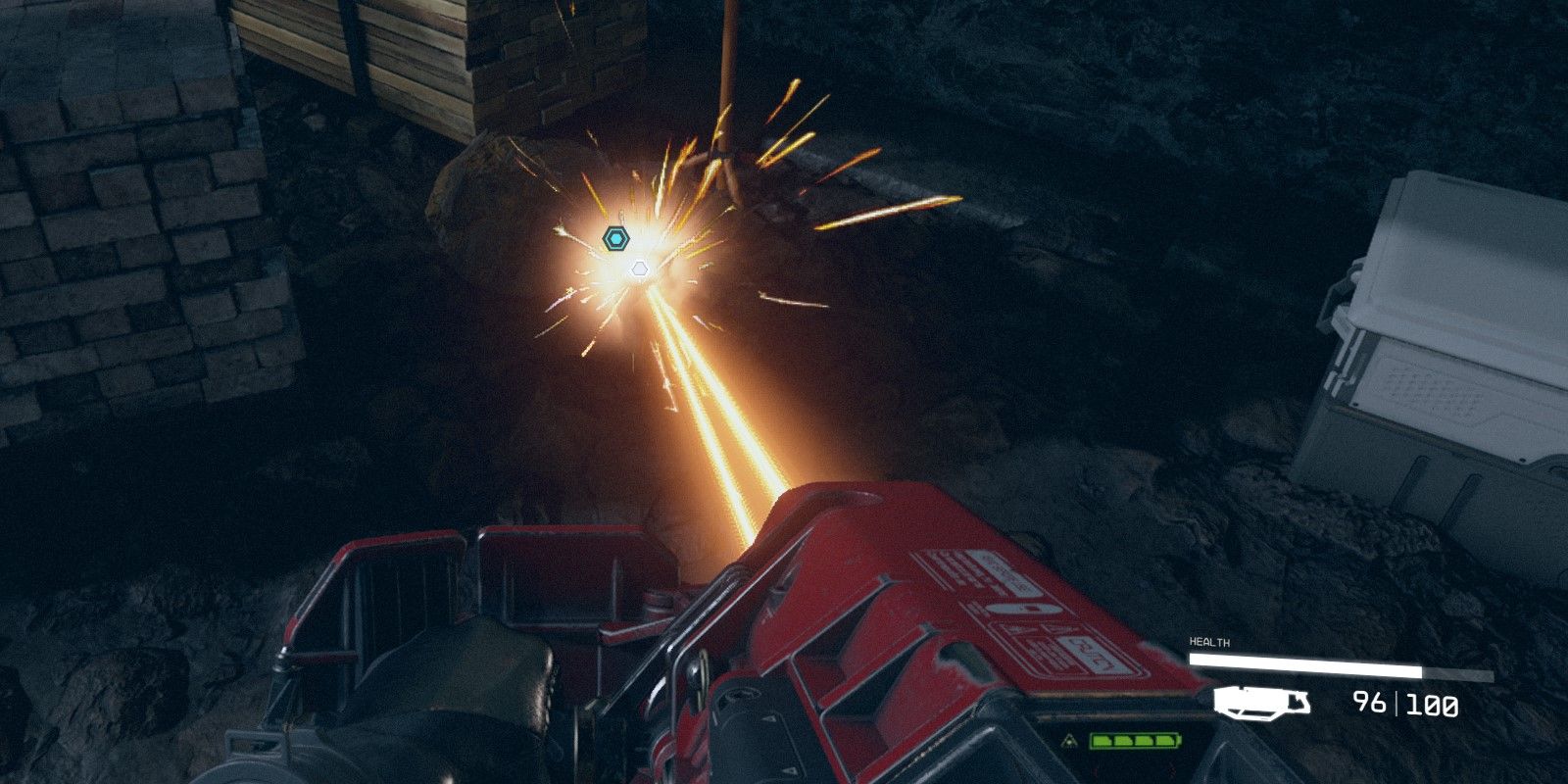The height and width of the screenshot is (784, 1568).
Task: Click the blue hexagon target marker
Action: (x=615, y=238)
